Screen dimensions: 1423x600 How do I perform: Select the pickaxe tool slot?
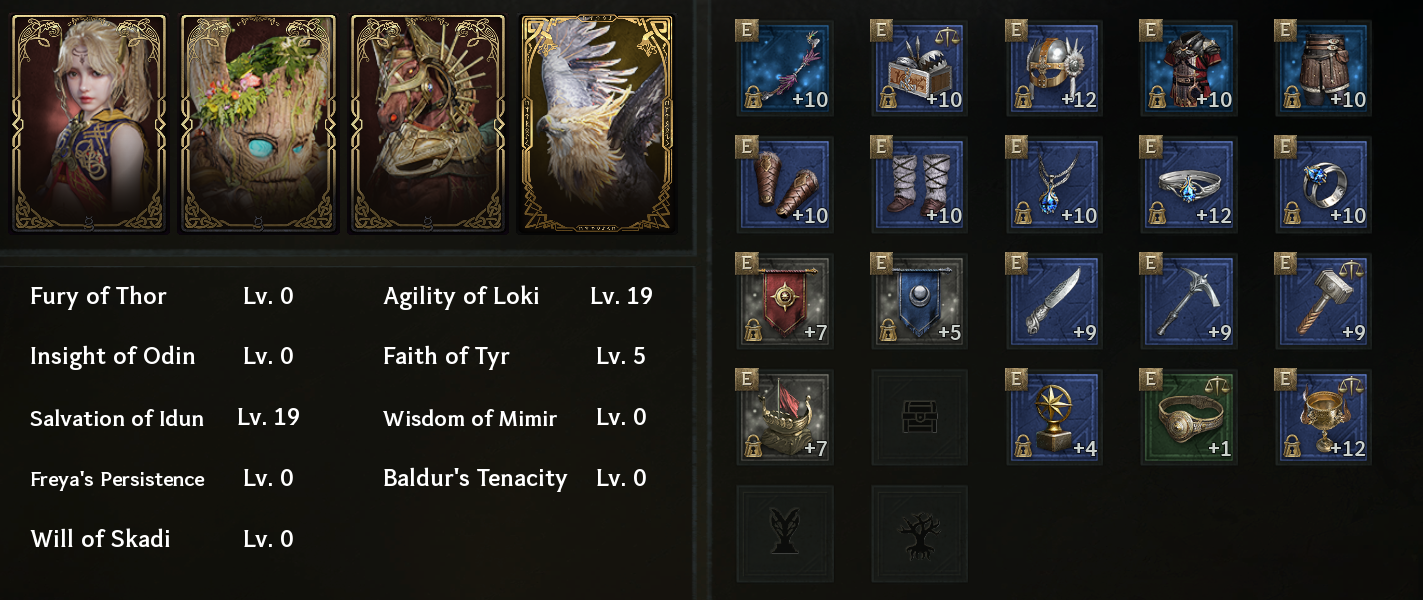point(1188,301)
